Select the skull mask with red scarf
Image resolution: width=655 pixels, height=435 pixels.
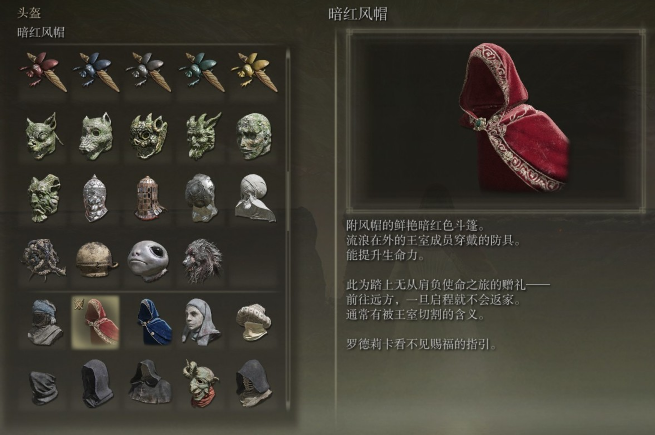(x=201, y=381)
